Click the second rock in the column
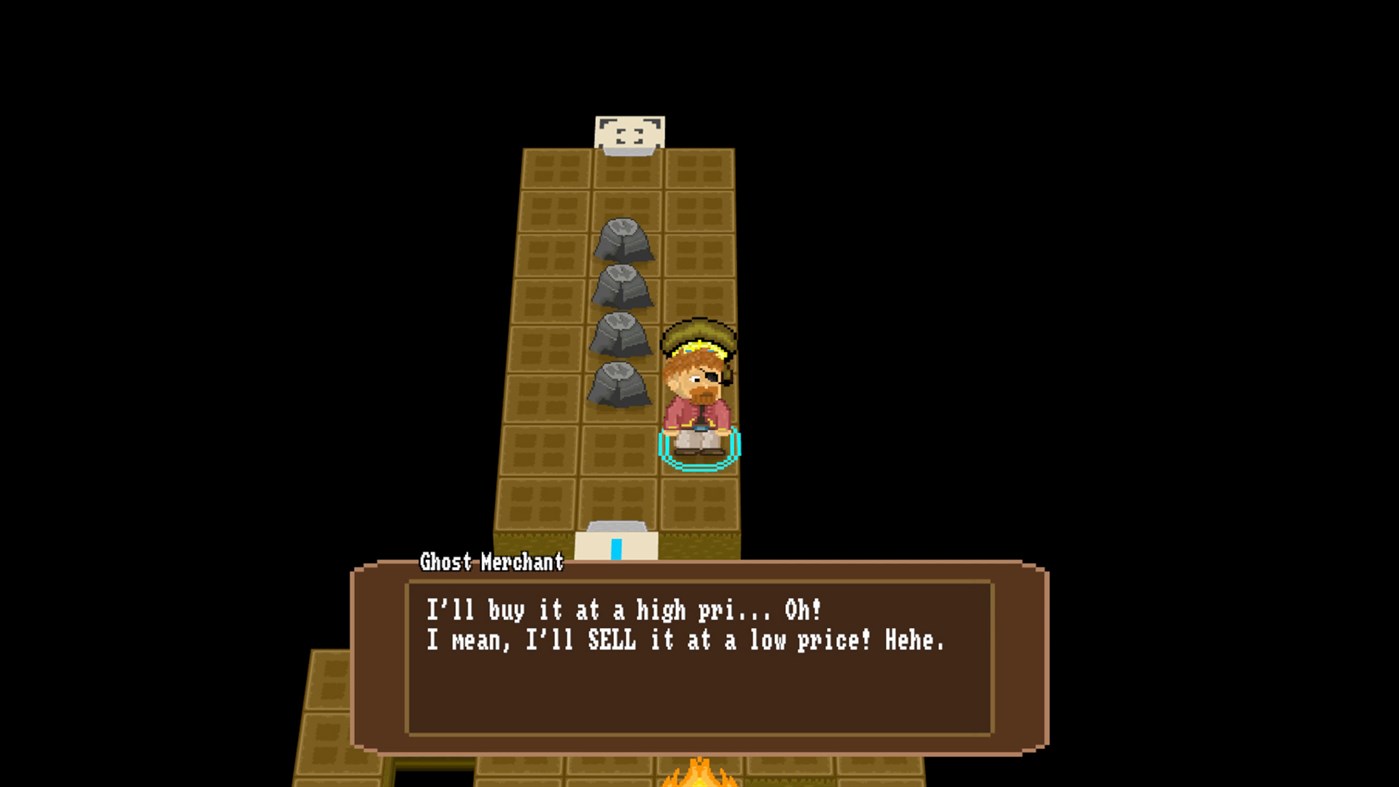Screen dimensions: 1399x787 [x=624, y=288]
